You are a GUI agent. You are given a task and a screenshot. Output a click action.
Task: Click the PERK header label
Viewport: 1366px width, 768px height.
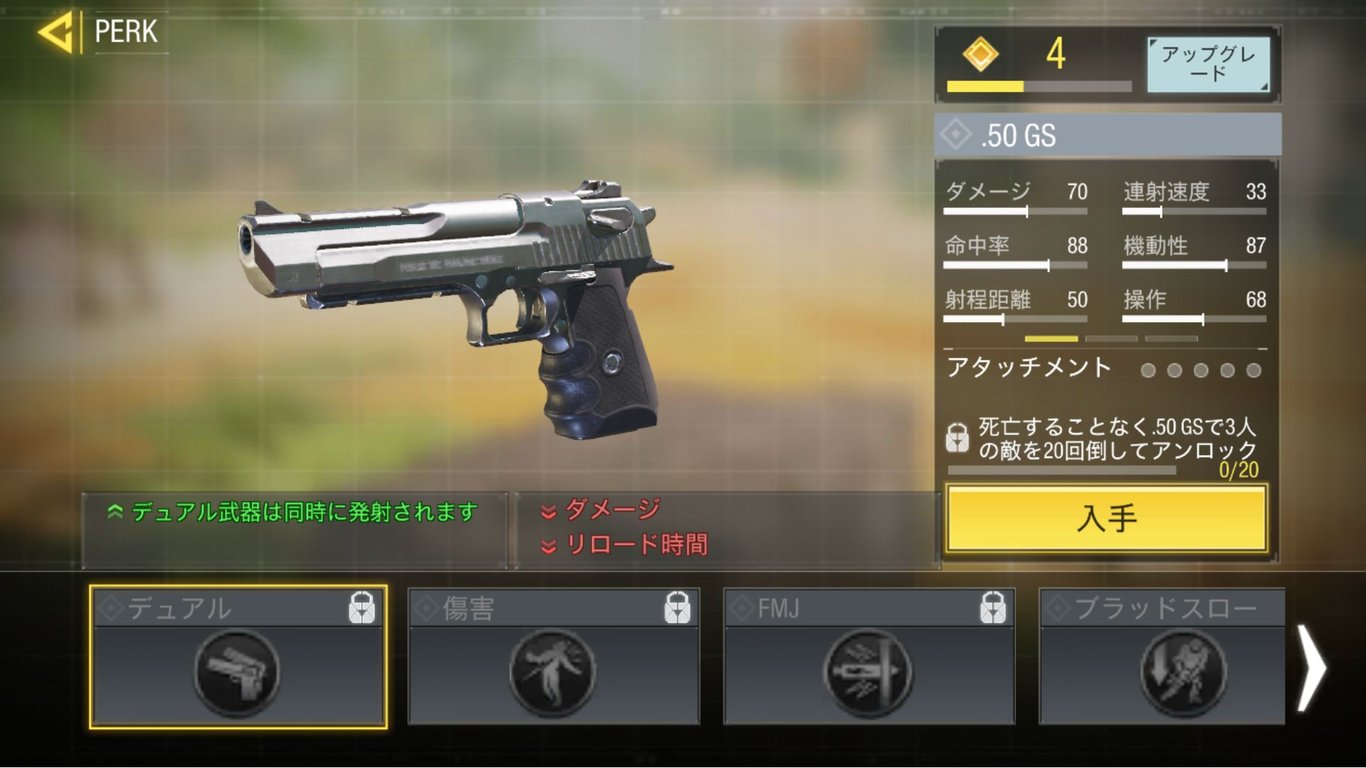tap(126, 32)
